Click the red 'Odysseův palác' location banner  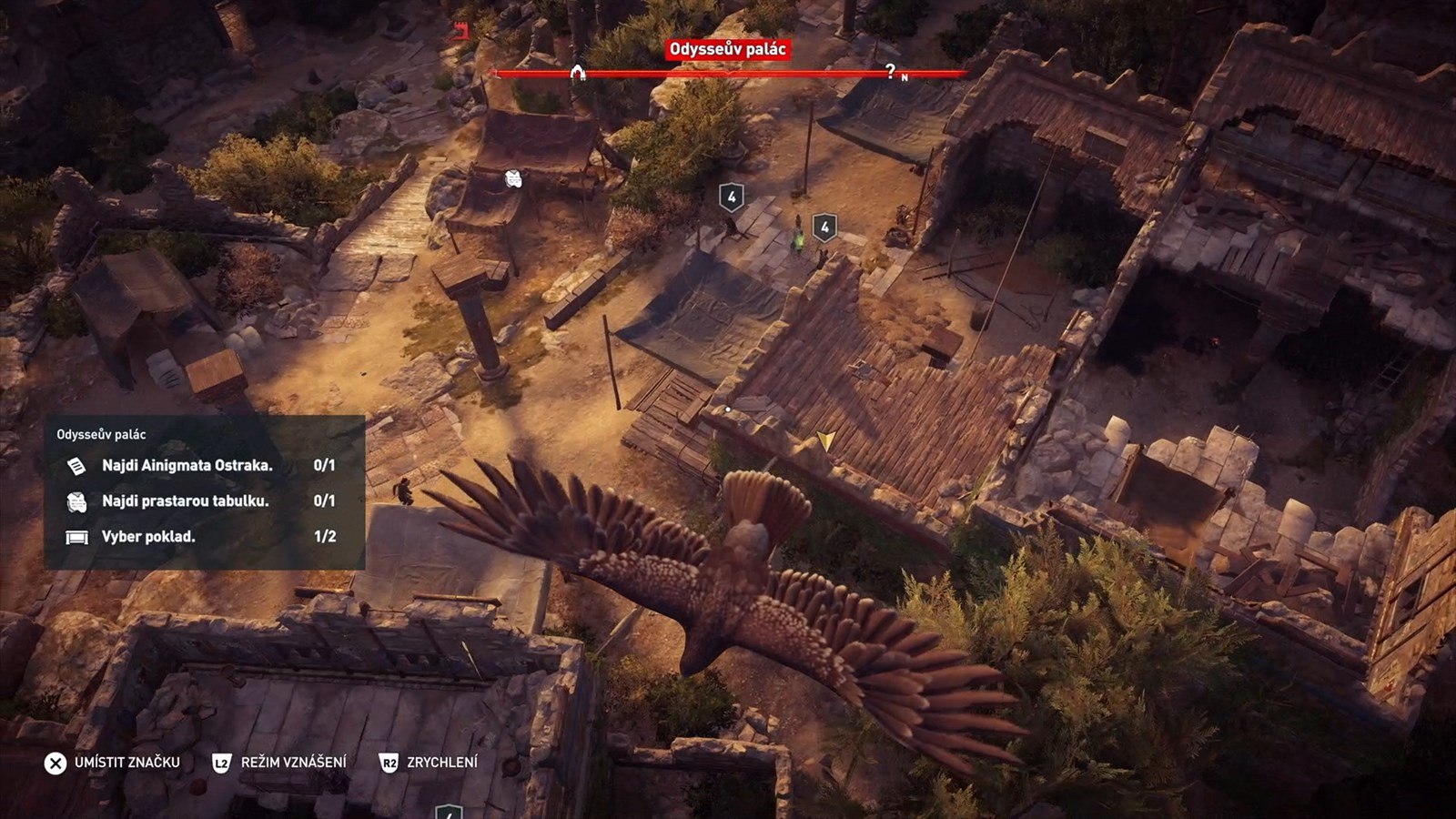tap(728, 49)
